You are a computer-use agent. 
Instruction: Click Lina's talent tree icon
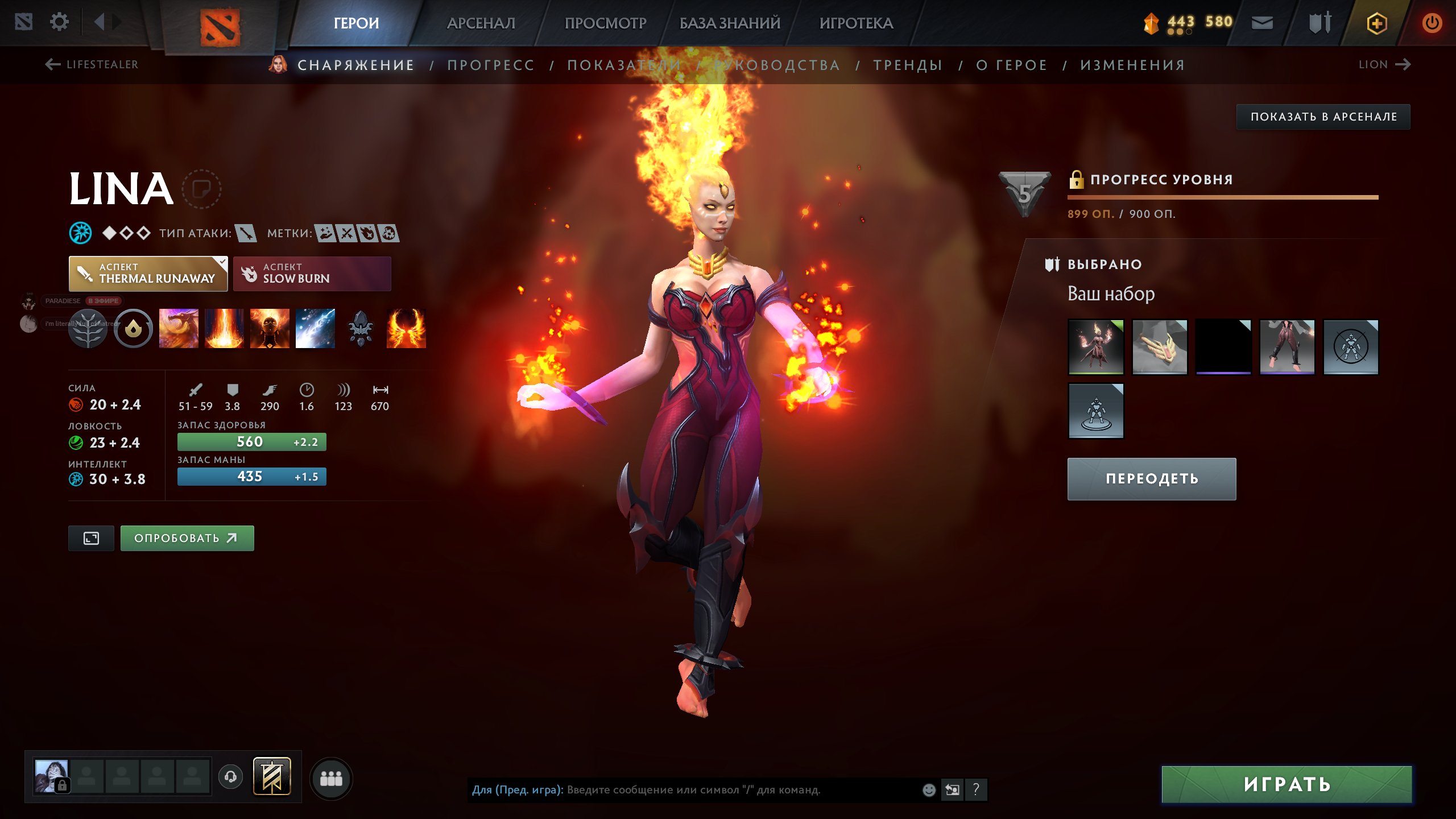click(x=88, y=329)
